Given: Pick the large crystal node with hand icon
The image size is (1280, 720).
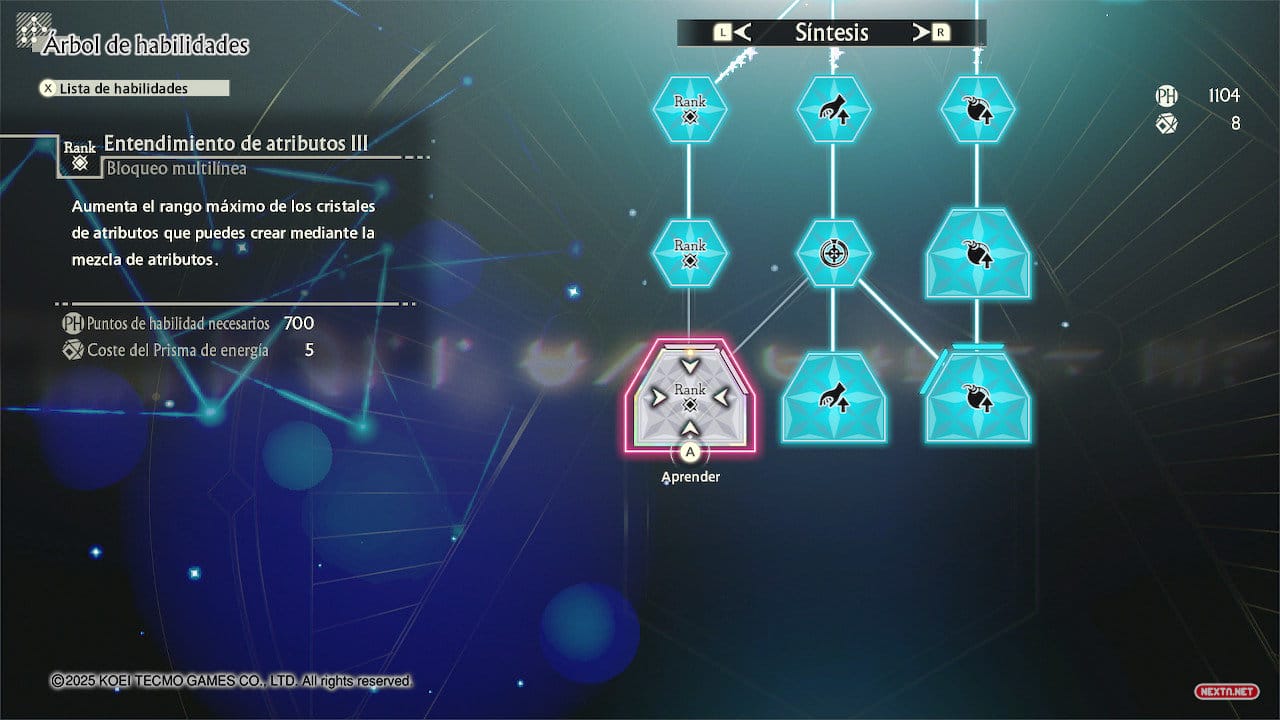Looking at the screenshot, I should pos(833,397).
